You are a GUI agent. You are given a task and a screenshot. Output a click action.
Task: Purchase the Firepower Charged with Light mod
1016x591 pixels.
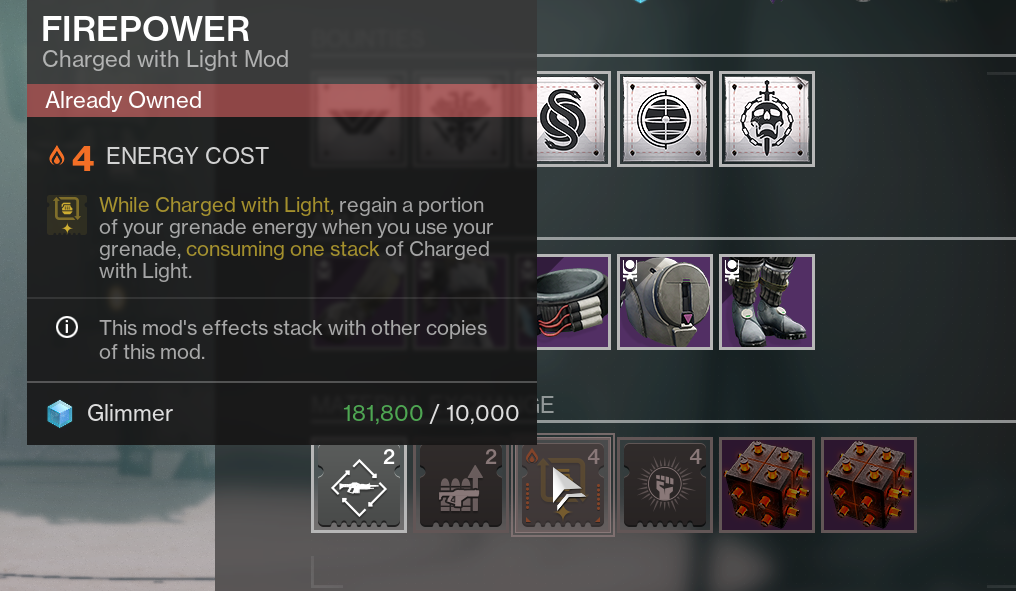(x=563, y=485)
